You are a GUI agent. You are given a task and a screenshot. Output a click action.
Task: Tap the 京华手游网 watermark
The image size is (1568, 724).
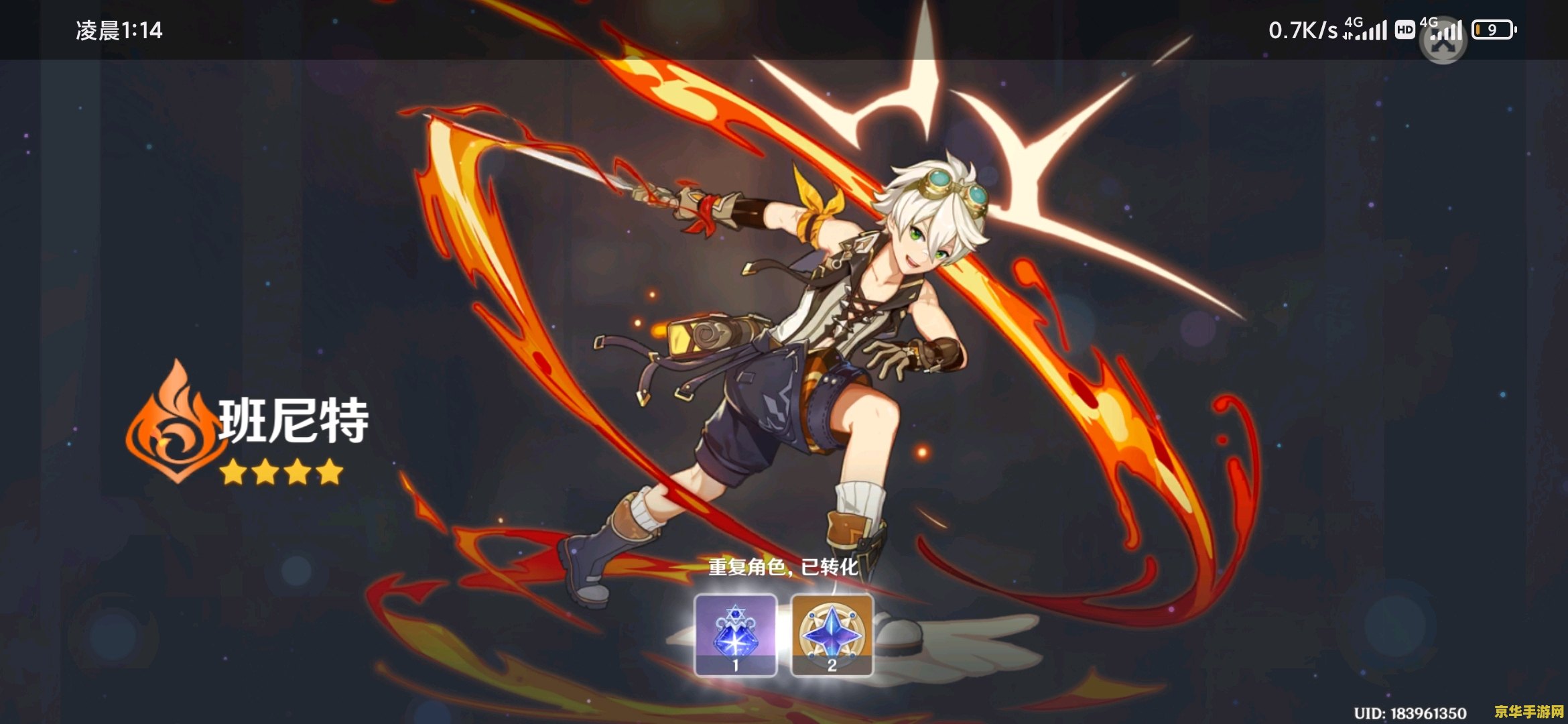coord(1528,713)
